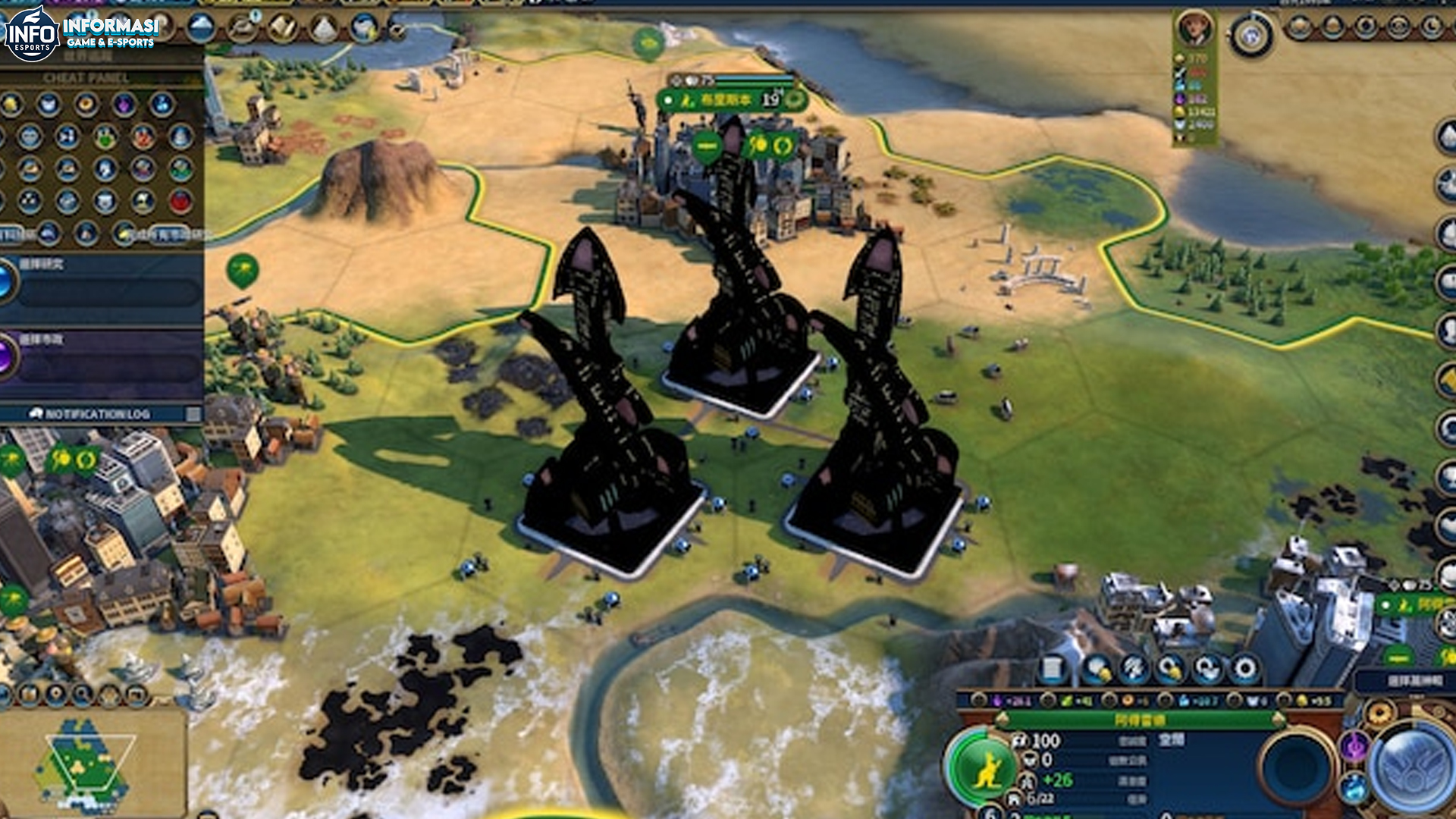1456x819 pixels.
Task: Toggle the map pin button above minimap
Action: 56,693
